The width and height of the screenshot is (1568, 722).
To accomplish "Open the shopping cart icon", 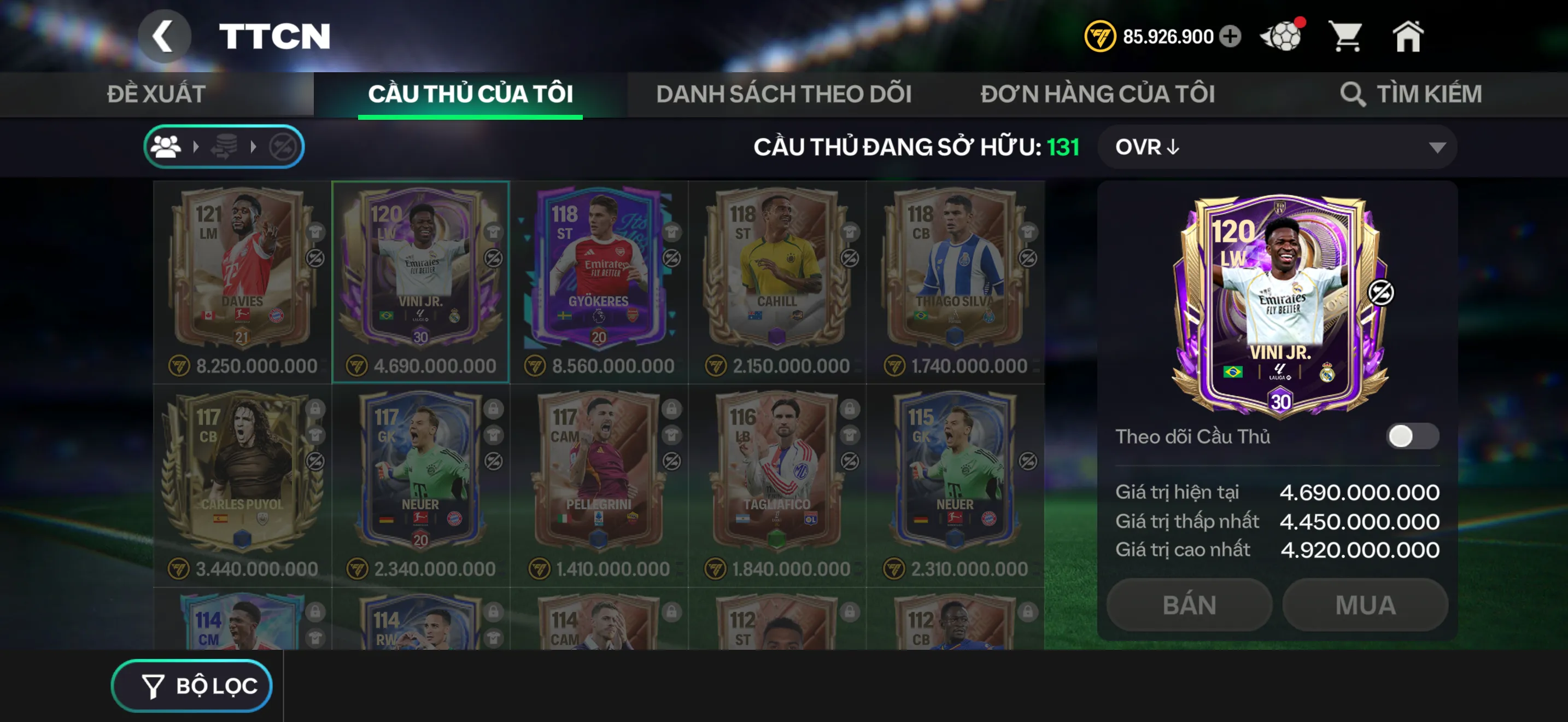I will 1347,37.
